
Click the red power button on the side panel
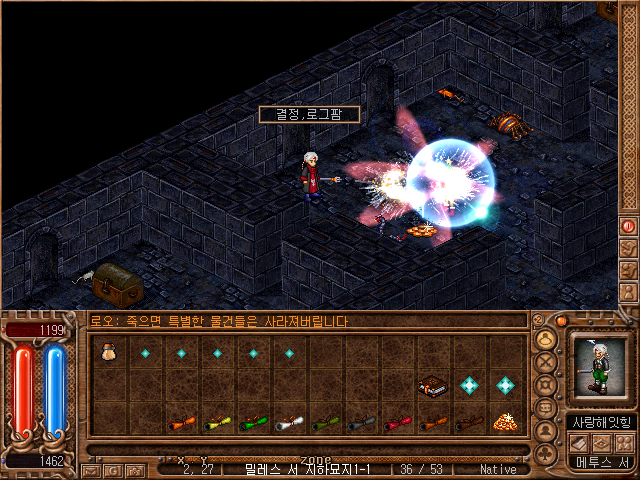pyautogui.click(x=629, y=226)
